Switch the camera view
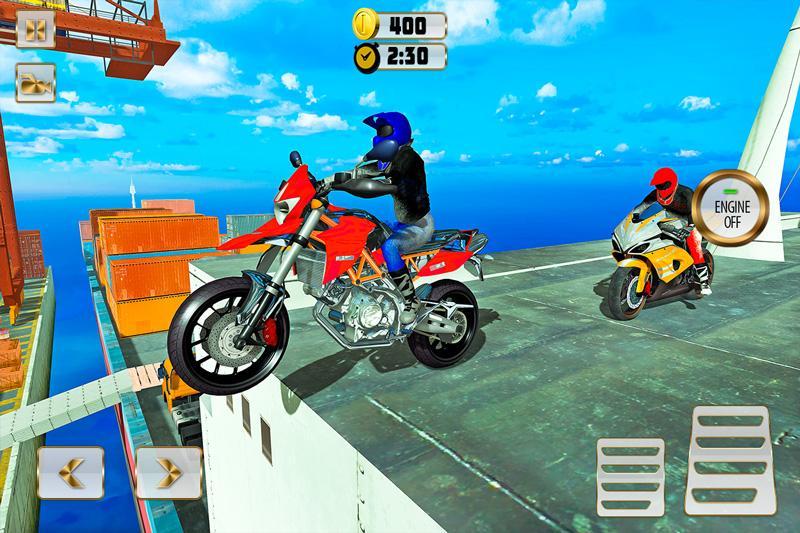The image size is (800, 533). pyautogui.click(x=35, y=85)
